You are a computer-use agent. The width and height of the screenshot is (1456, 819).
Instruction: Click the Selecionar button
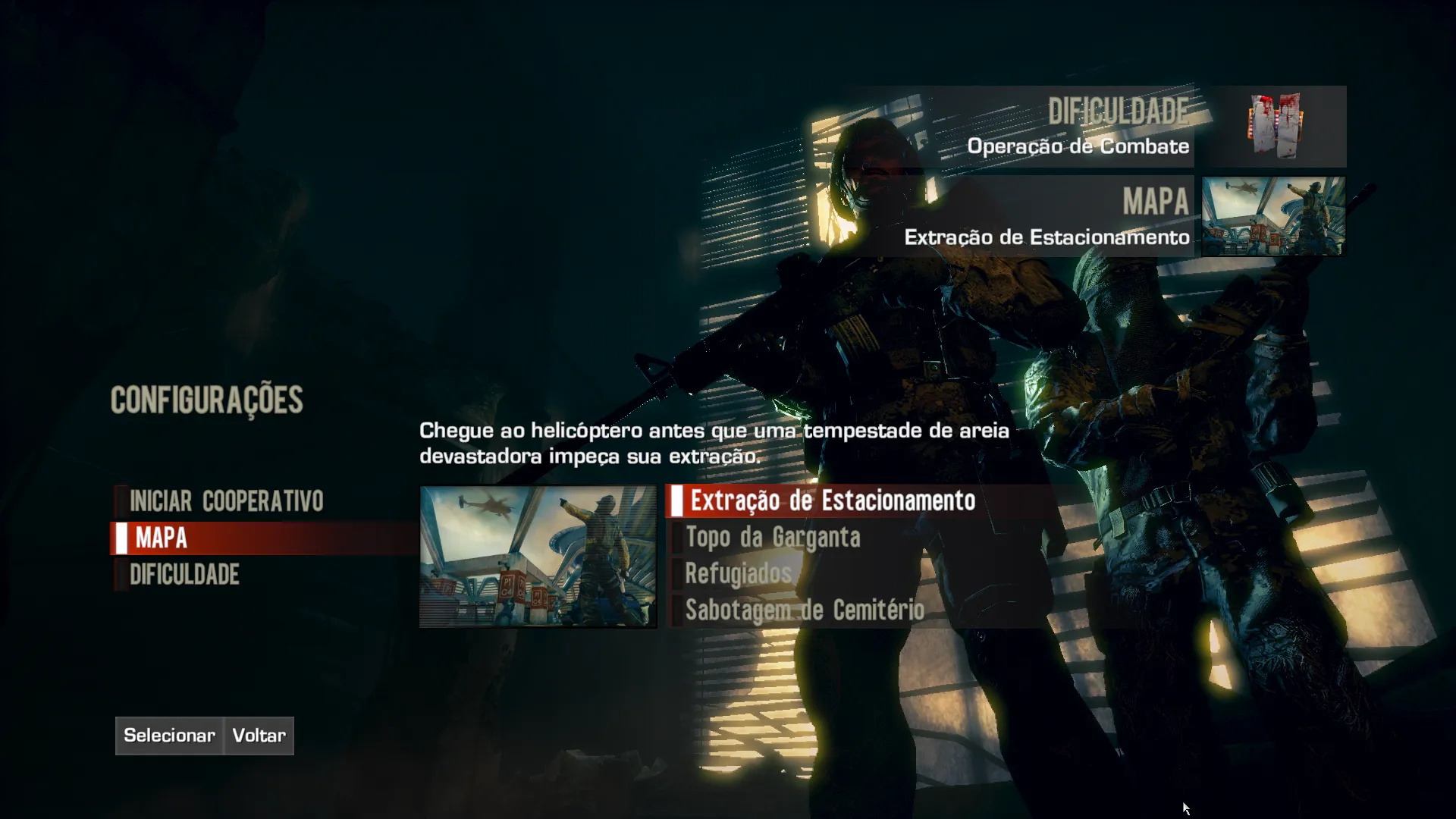coord(169,736)
